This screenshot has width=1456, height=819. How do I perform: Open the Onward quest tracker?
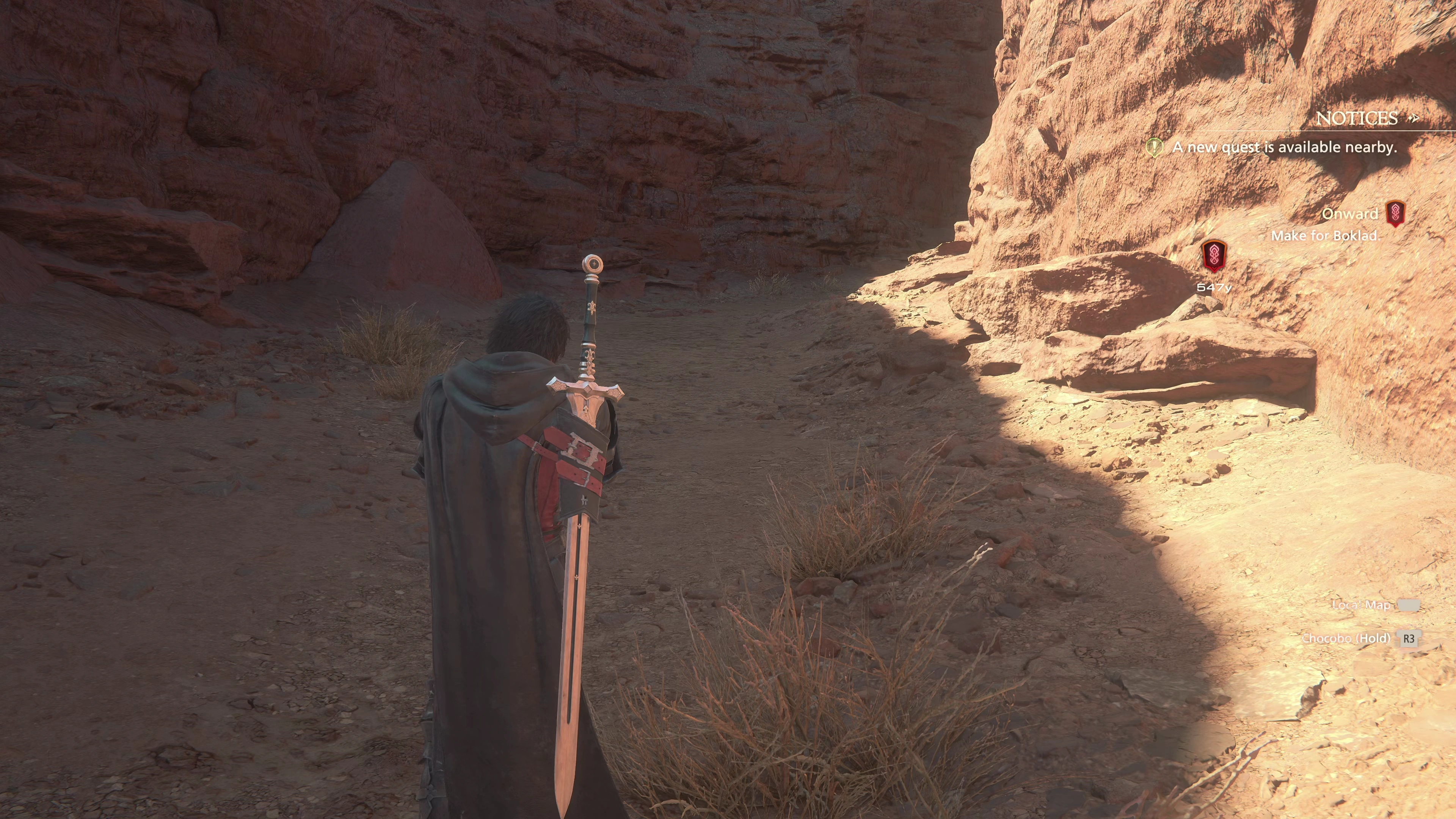coord(1350,213)
